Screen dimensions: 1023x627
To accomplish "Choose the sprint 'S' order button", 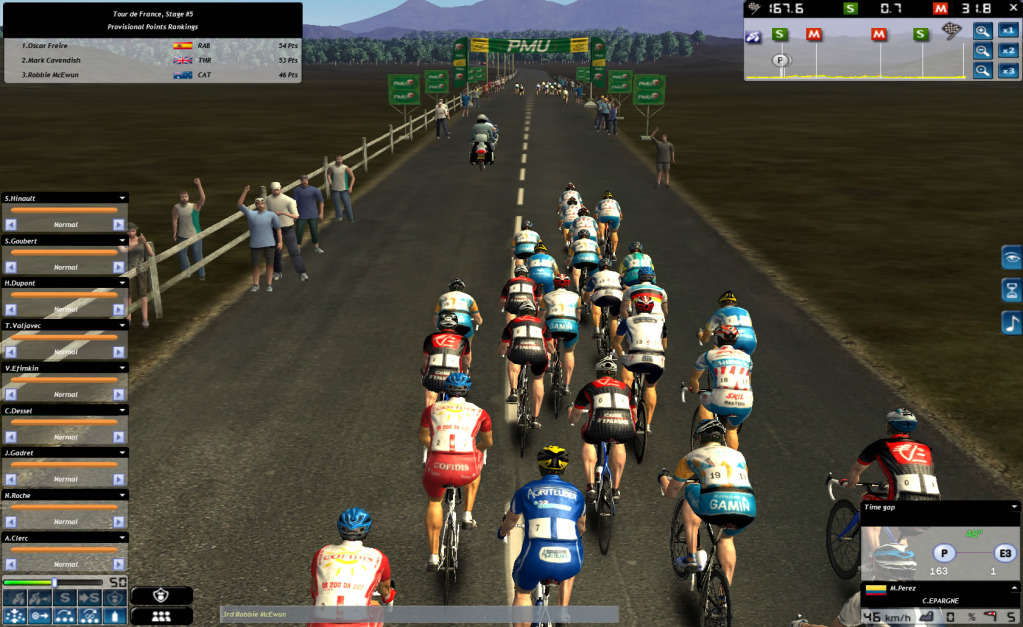I will coord(67,598).
